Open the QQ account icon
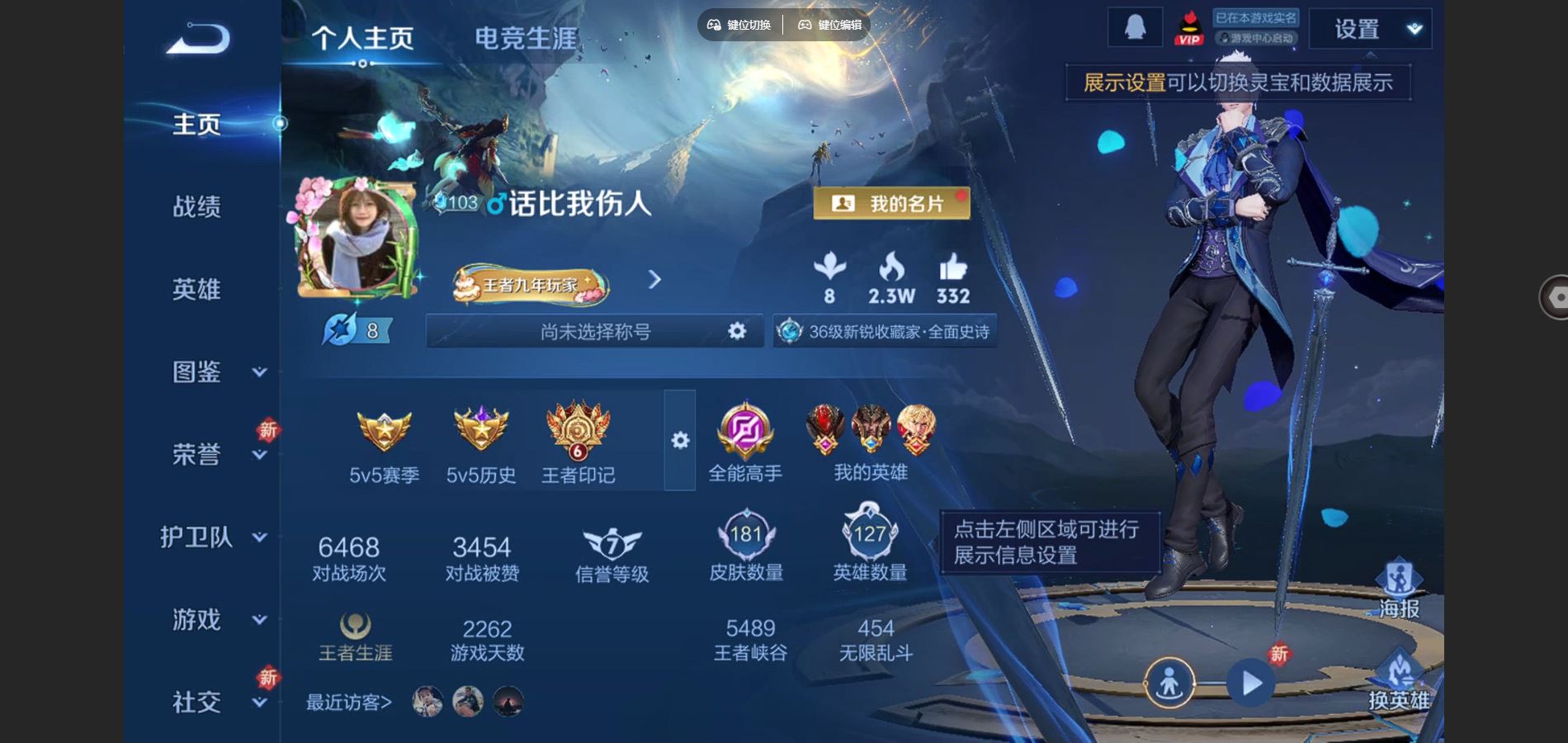The height and width of the screenshot is (743, 1568). point(1134,27)
